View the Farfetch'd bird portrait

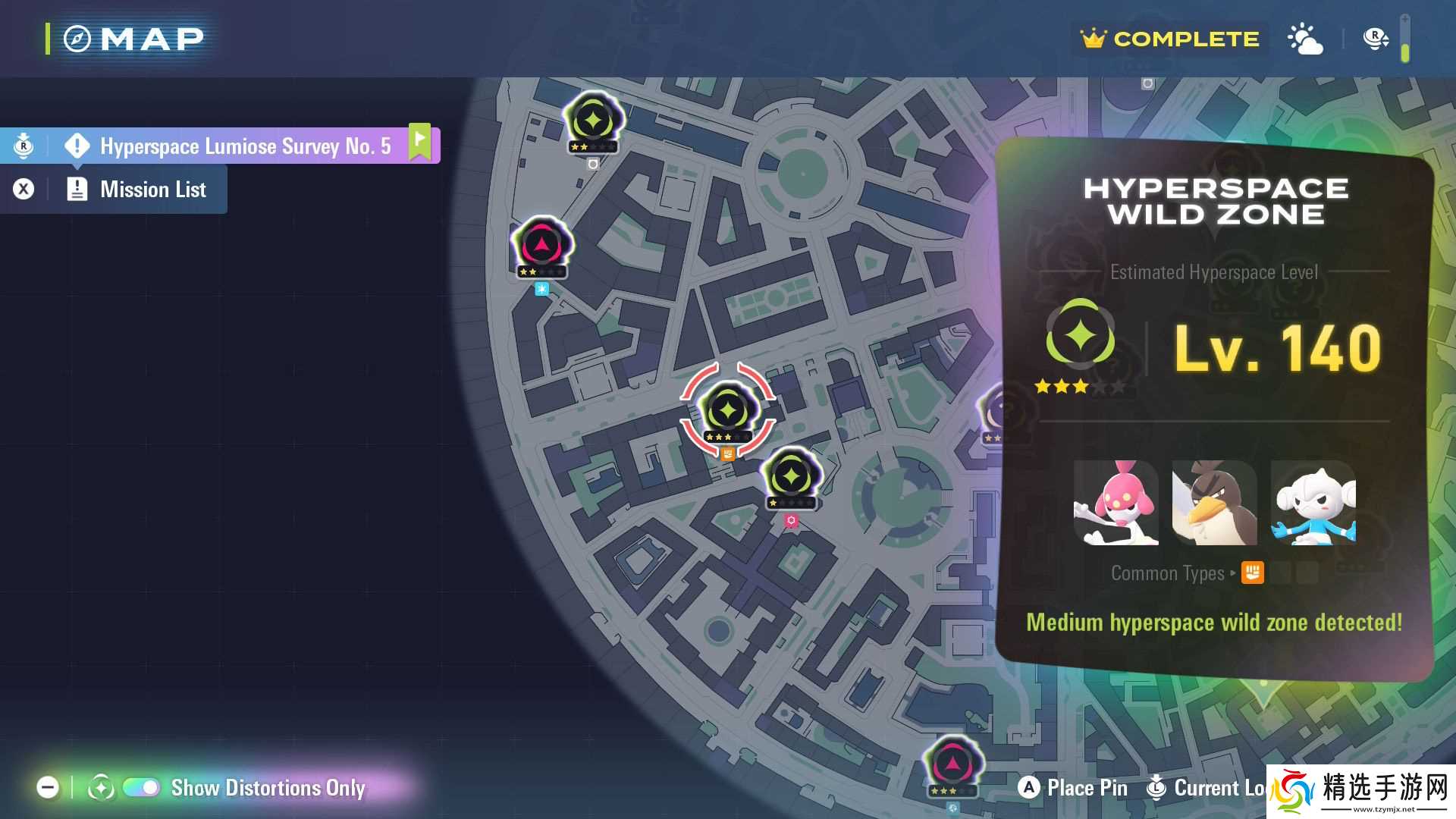pyautogui.click(x=1214, y=503)
